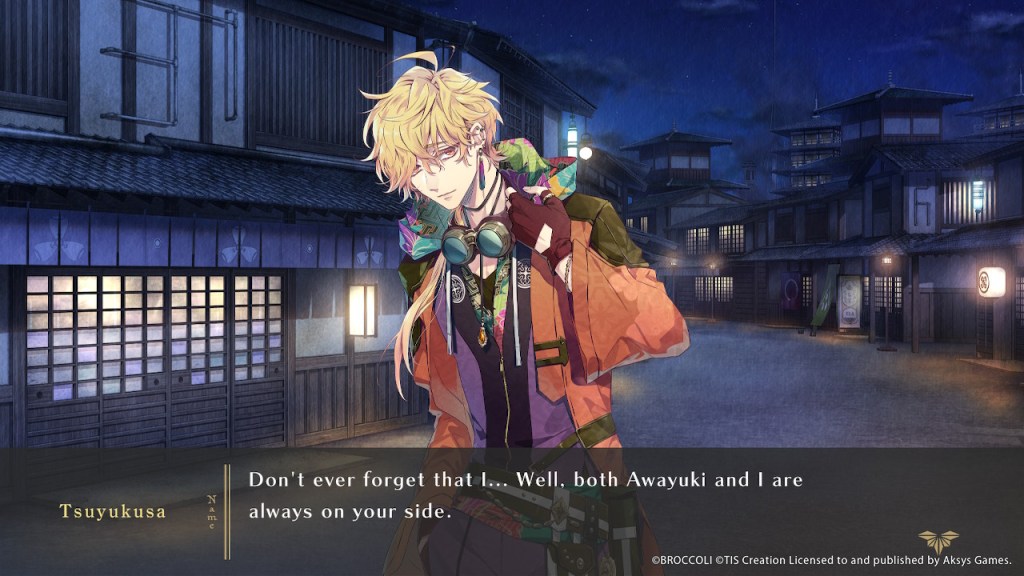
Task: Click the butterfly continue icon
Action: pos(938,541)
